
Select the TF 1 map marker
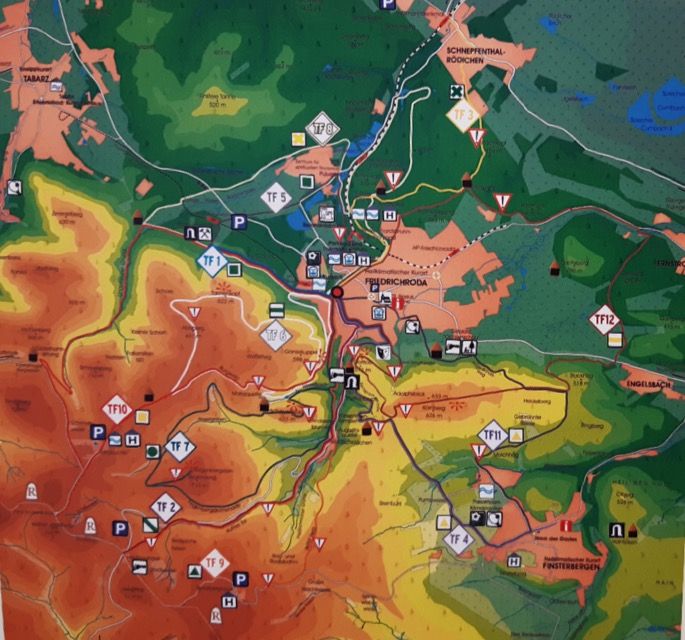point(212,265)
